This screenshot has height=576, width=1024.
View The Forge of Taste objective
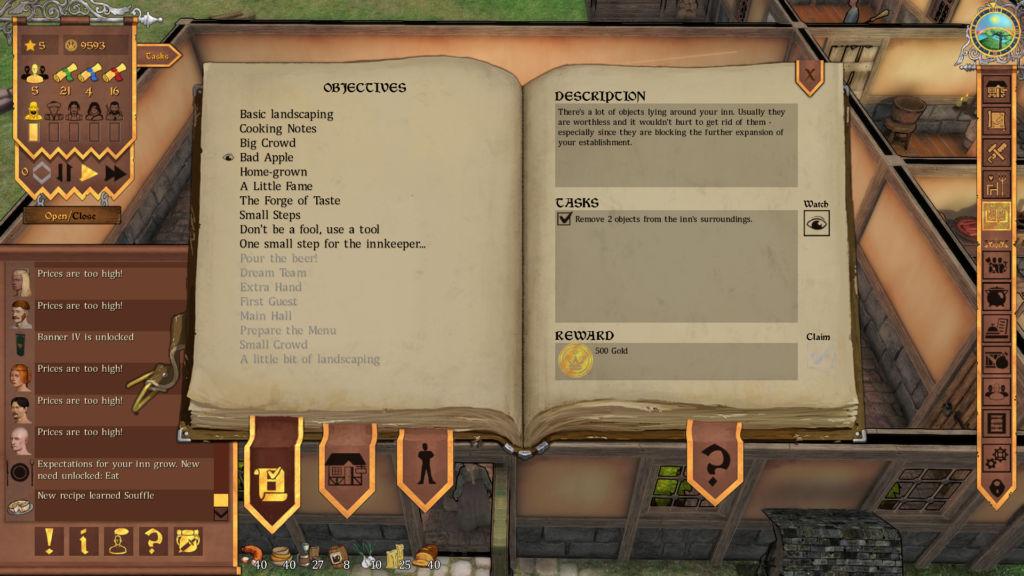pyautogui.click(x=290, y=201)
